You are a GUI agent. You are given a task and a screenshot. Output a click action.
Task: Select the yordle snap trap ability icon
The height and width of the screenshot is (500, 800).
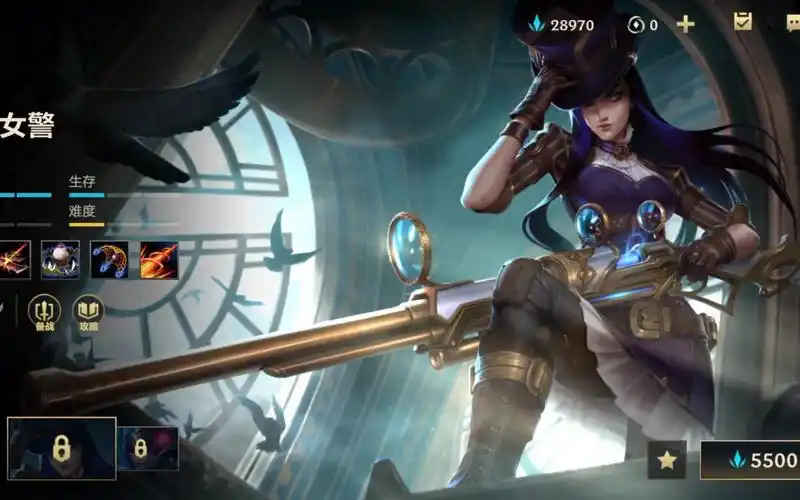(x=60, y=260)
